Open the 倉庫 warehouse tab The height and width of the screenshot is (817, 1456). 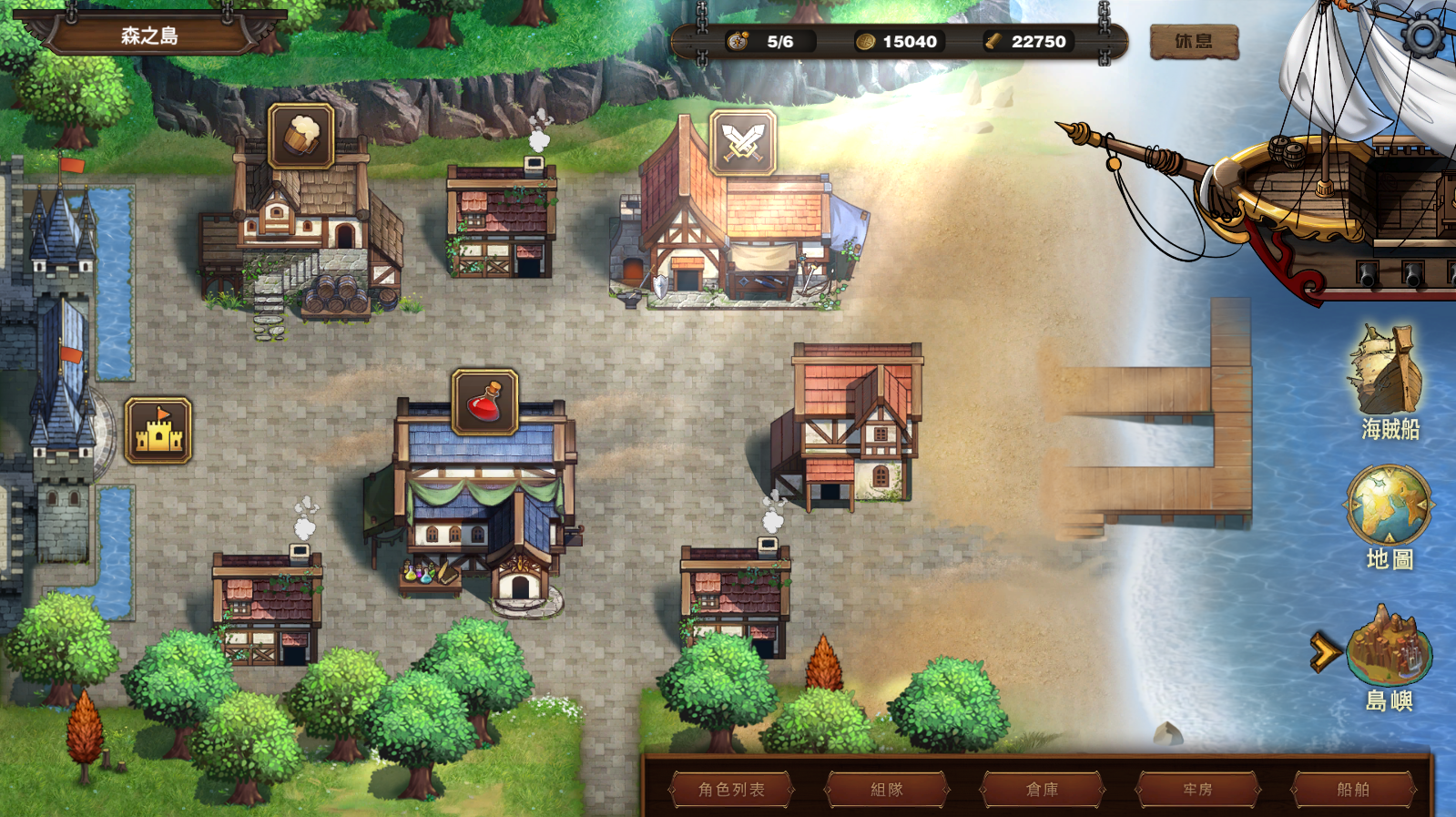point(1043,789)
